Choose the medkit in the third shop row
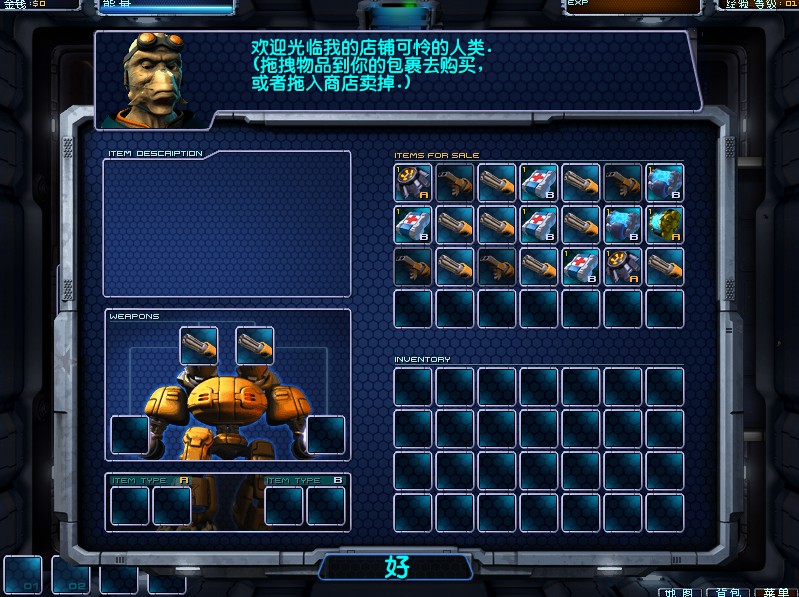The height and width of the screenshot is (597, 799). tap(580, 267)
